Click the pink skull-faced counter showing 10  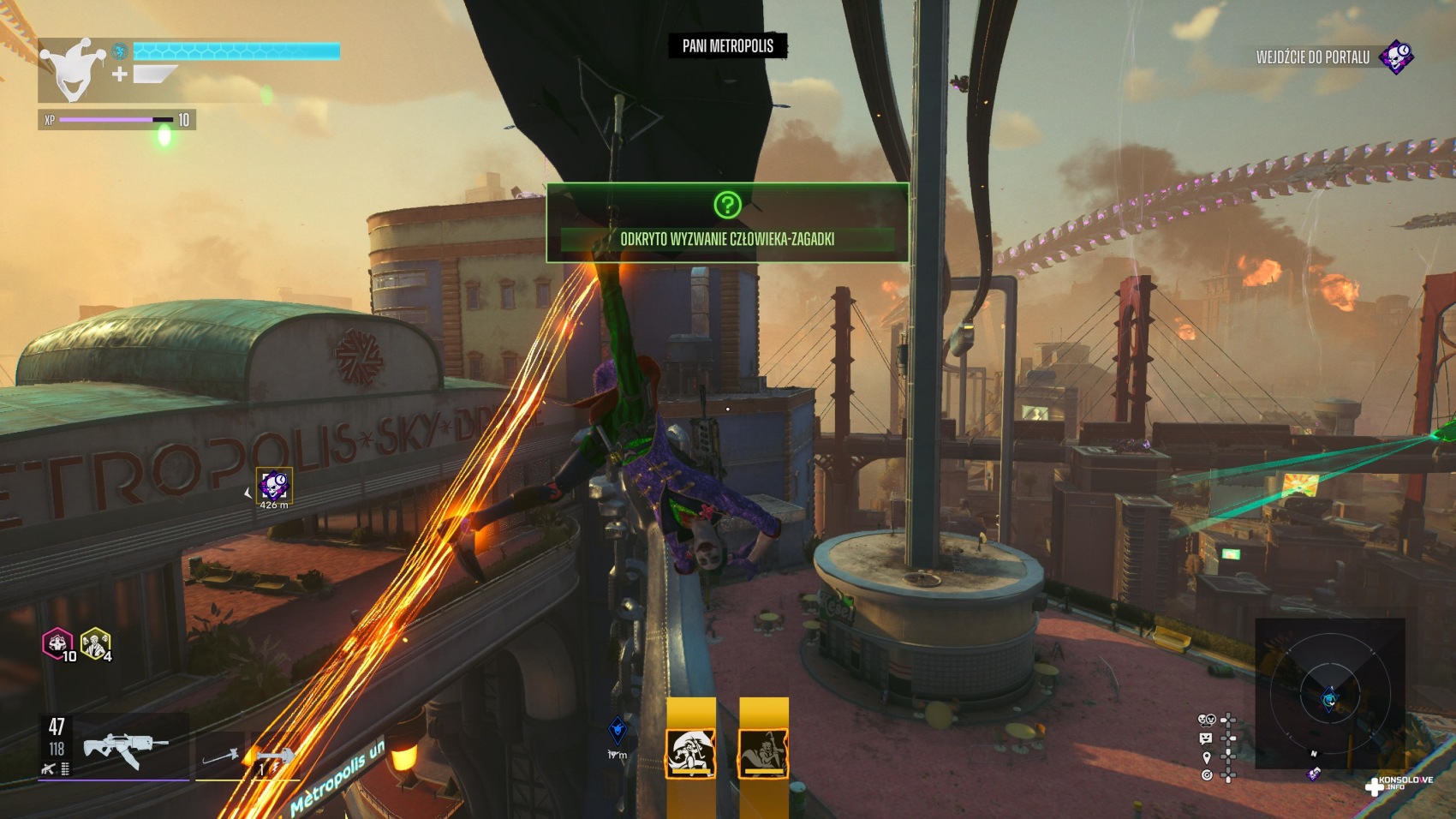click(58, 643)
